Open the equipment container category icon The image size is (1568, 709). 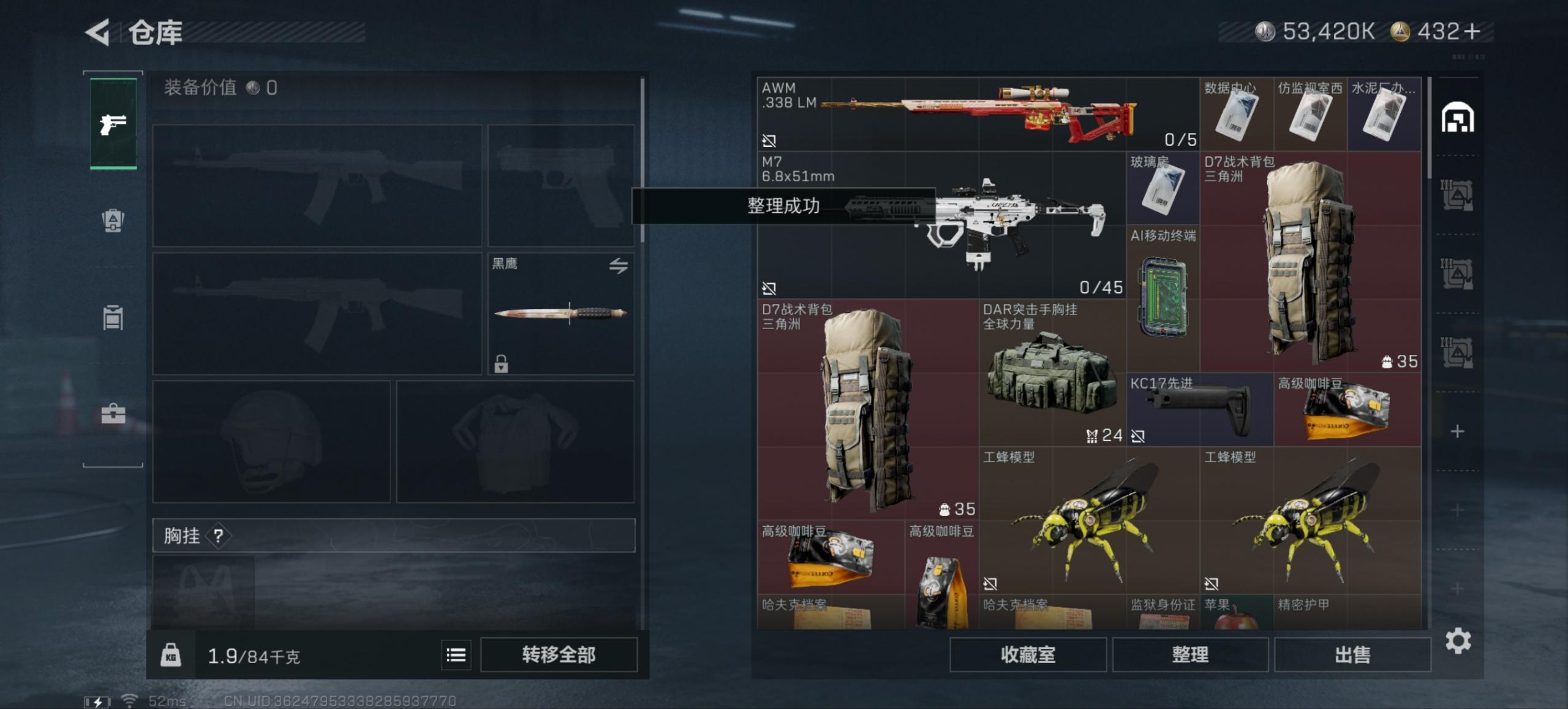tap(113, 317)
